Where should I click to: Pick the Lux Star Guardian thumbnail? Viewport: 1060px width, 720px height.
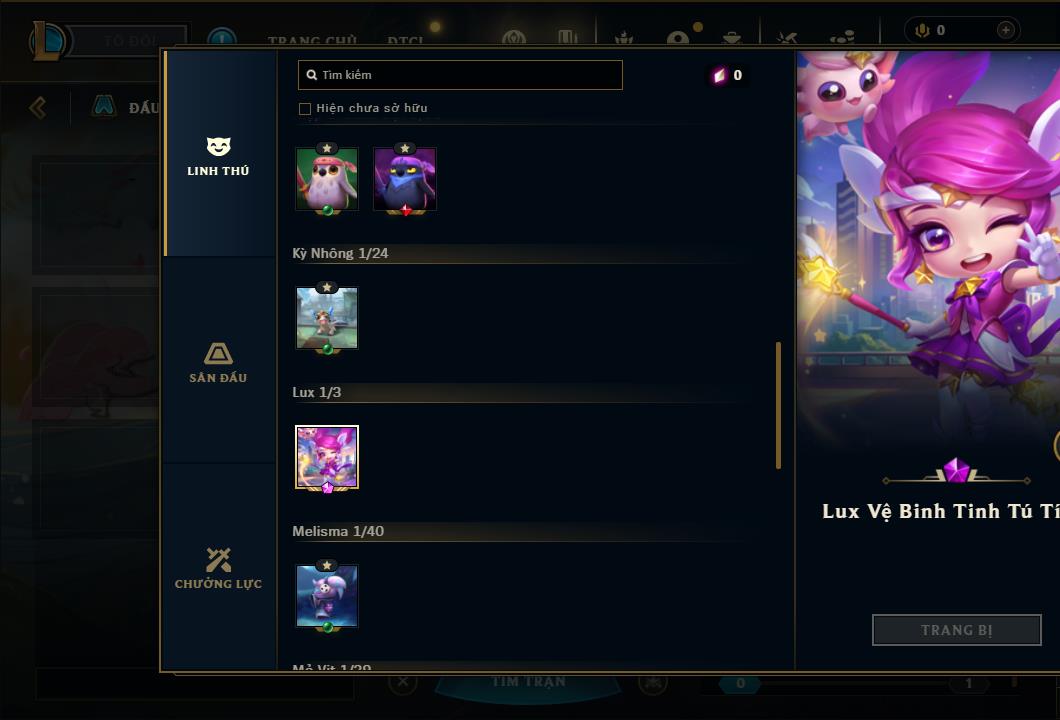pyautogui.click(x=327, y=457)
